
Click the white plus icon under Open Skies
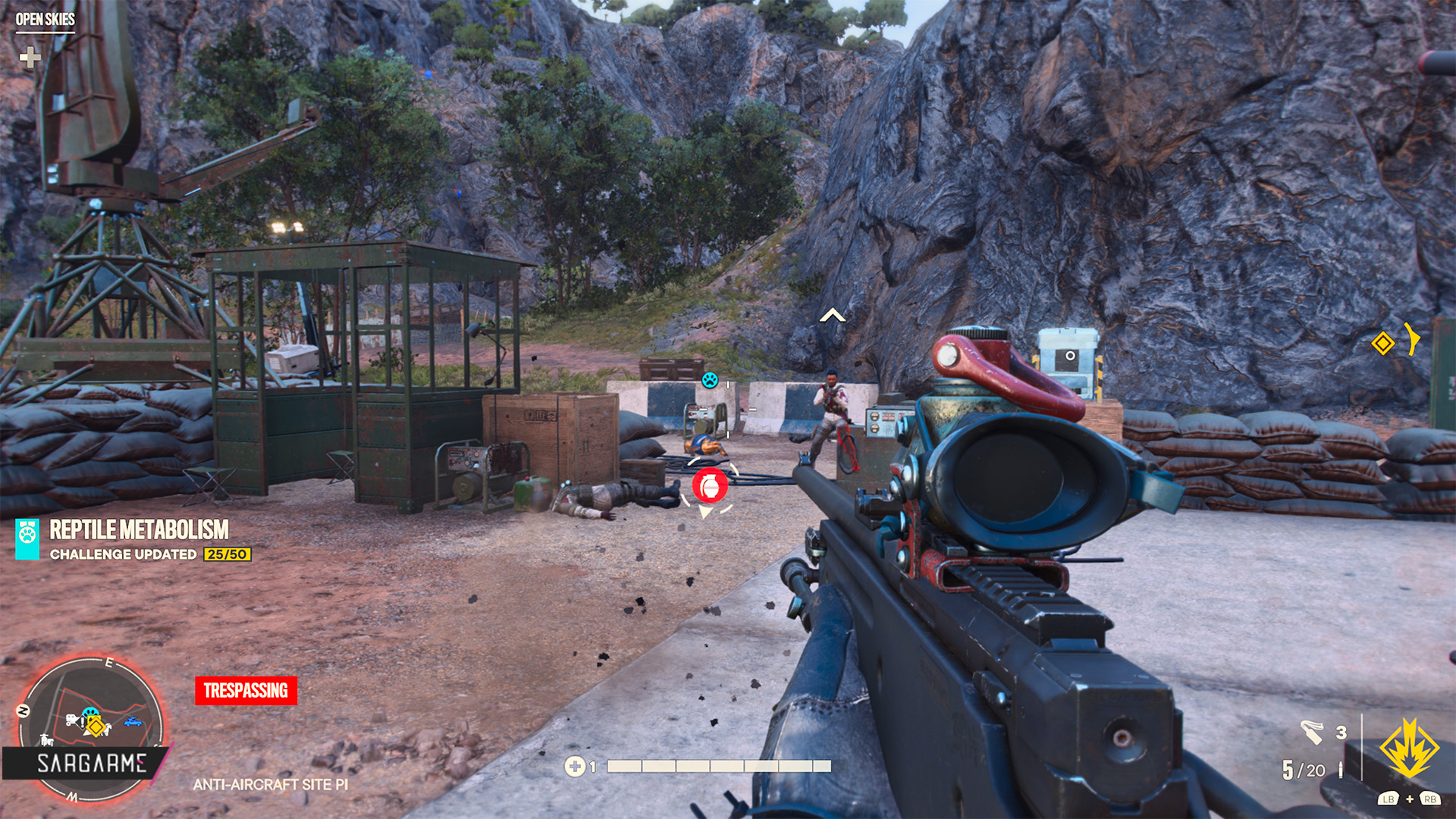[x=30, y=58]
